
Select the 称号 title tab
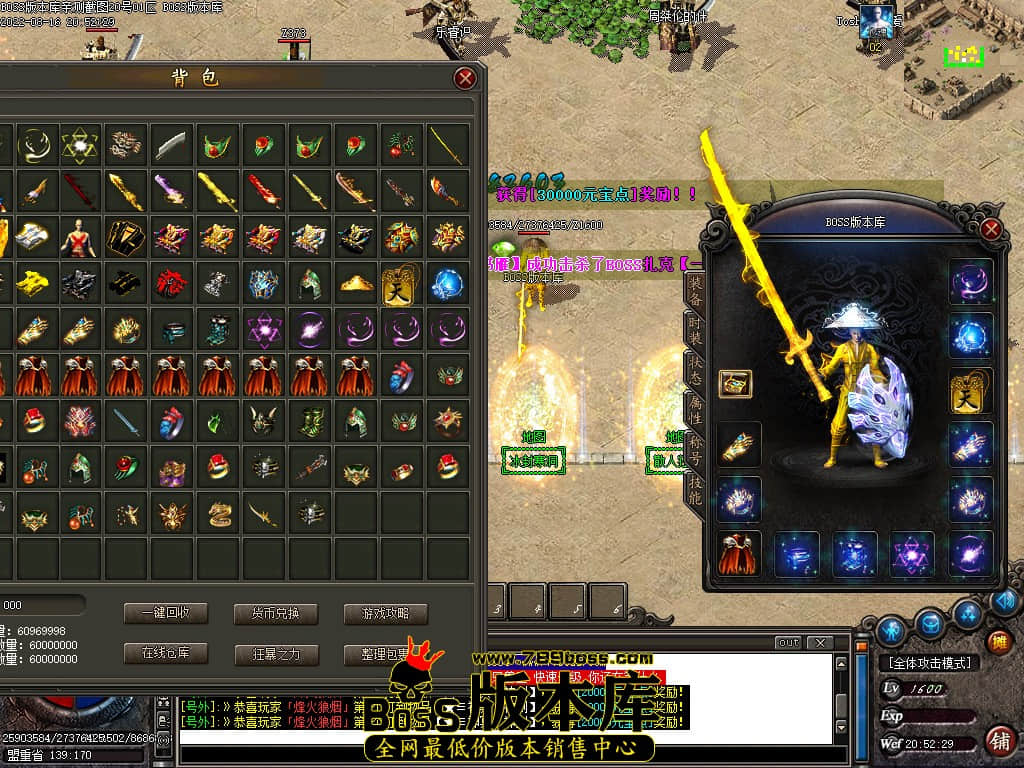pos(695,446)
